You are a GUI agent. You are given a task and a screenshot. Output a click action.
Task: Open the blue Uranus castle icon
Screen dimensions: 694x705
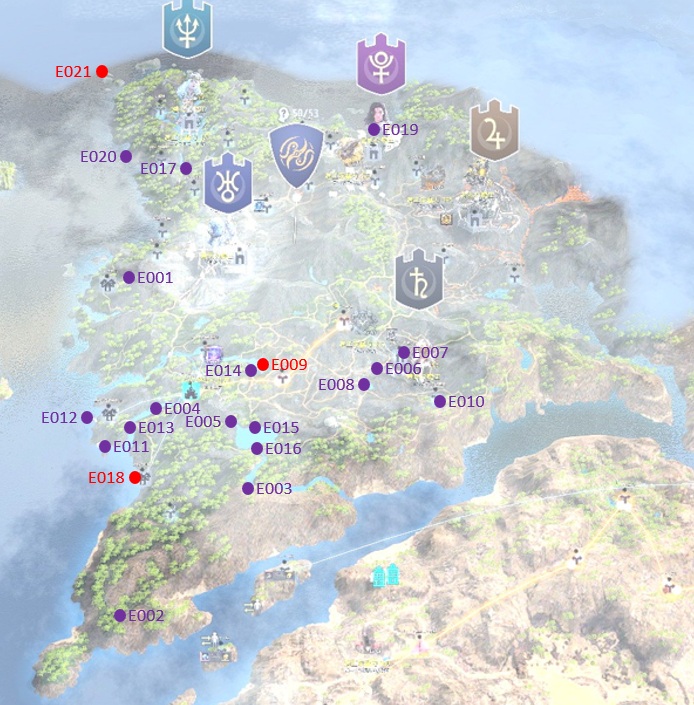(227, 184)
